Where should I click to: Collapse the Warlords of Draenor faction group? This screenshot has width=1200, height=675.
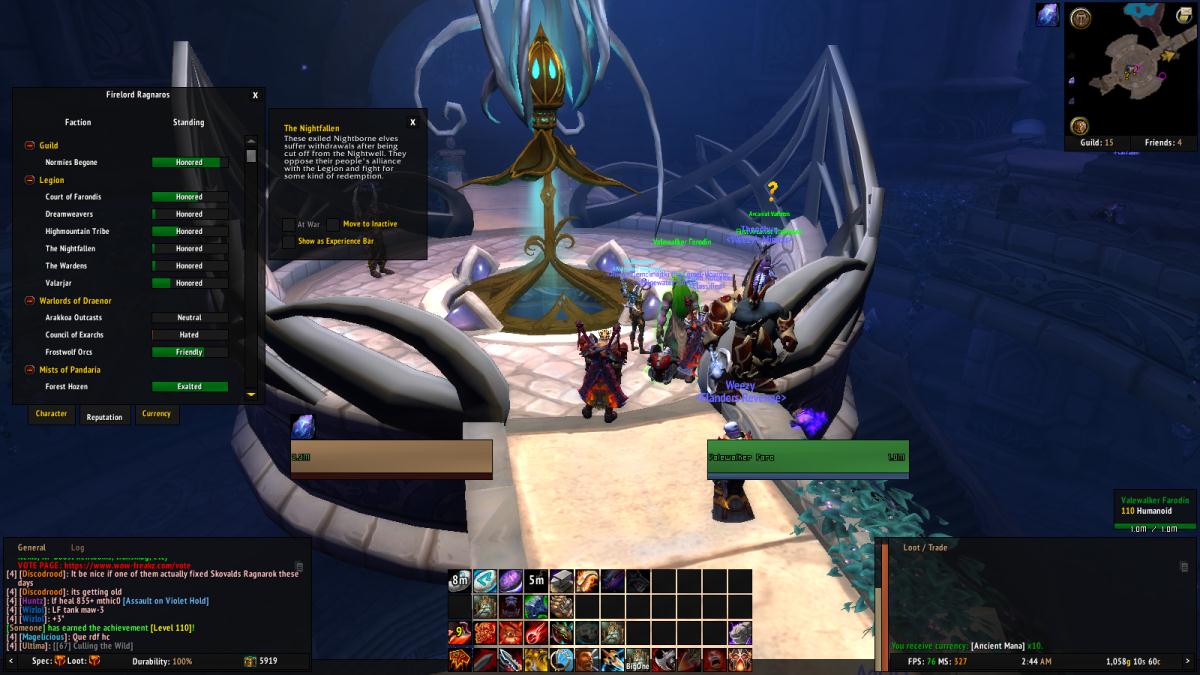[30, 301]
